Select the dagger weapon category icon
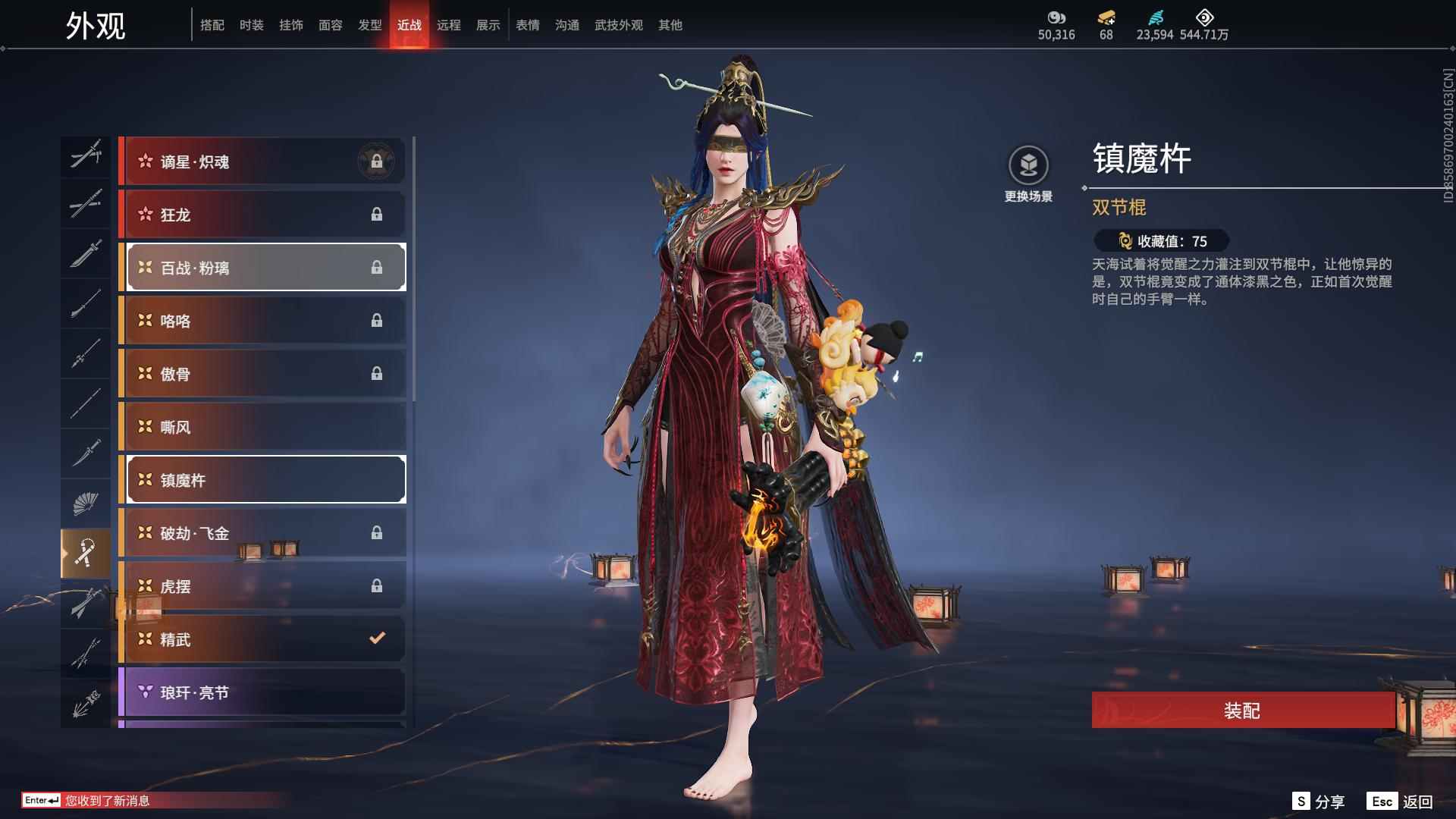The width and height of the screenshot is (1456, 819). click(86, 451)
